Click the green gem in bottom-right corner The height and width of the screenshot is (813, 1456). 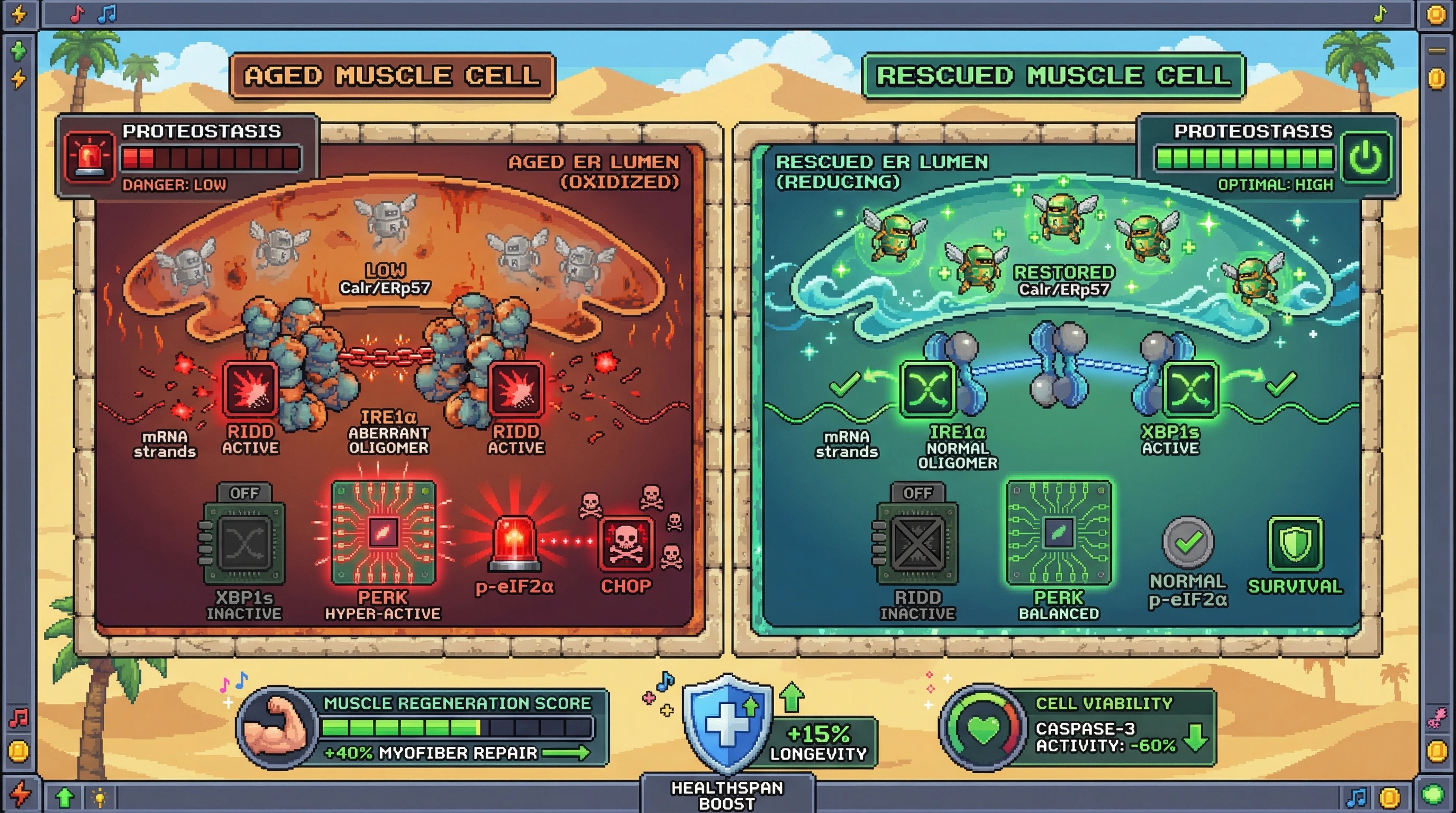[1433, 794]
